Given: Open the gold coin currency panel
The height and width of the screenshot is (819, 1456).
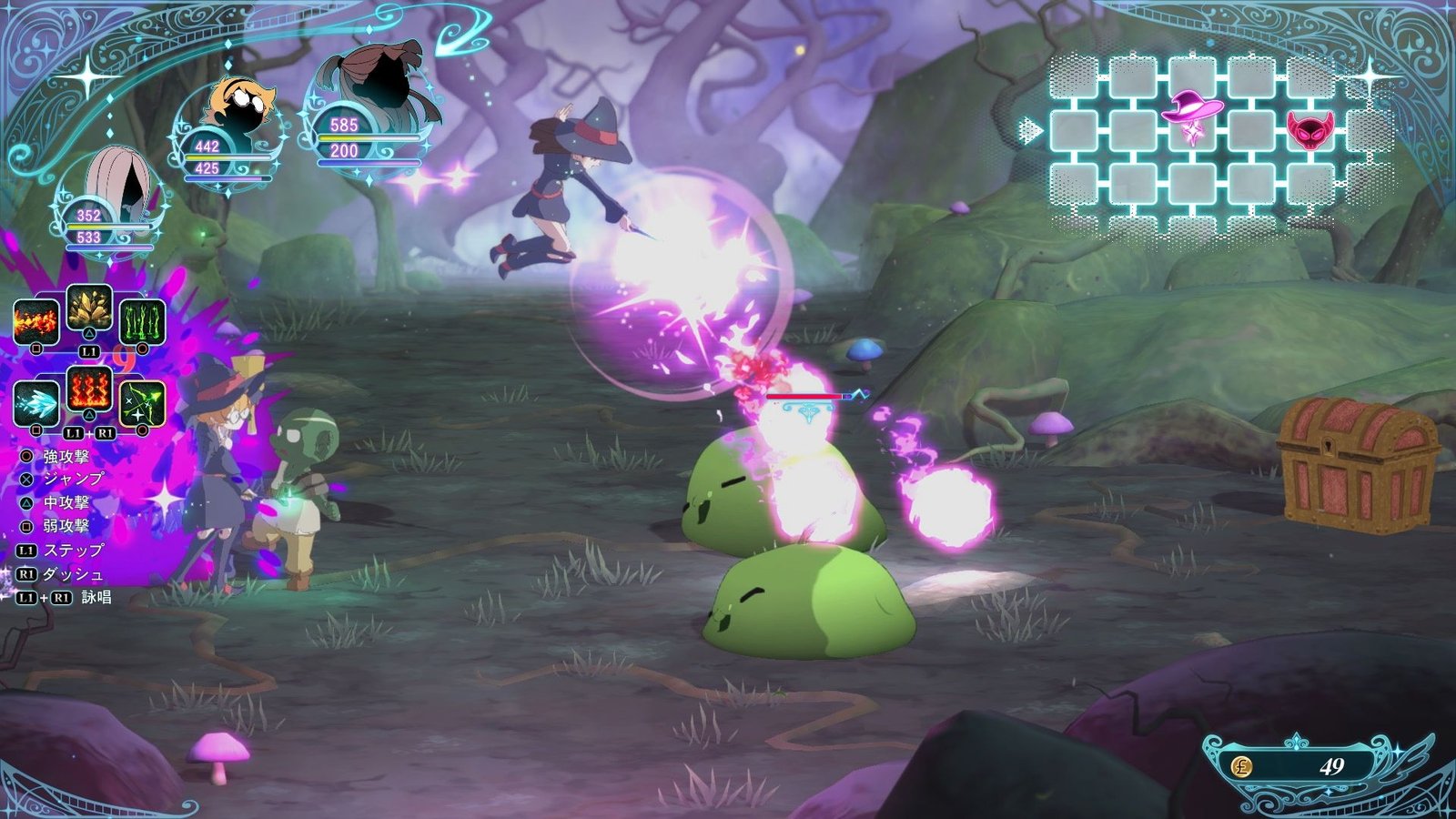Looking at the screenshot, I should (1310, 766).
